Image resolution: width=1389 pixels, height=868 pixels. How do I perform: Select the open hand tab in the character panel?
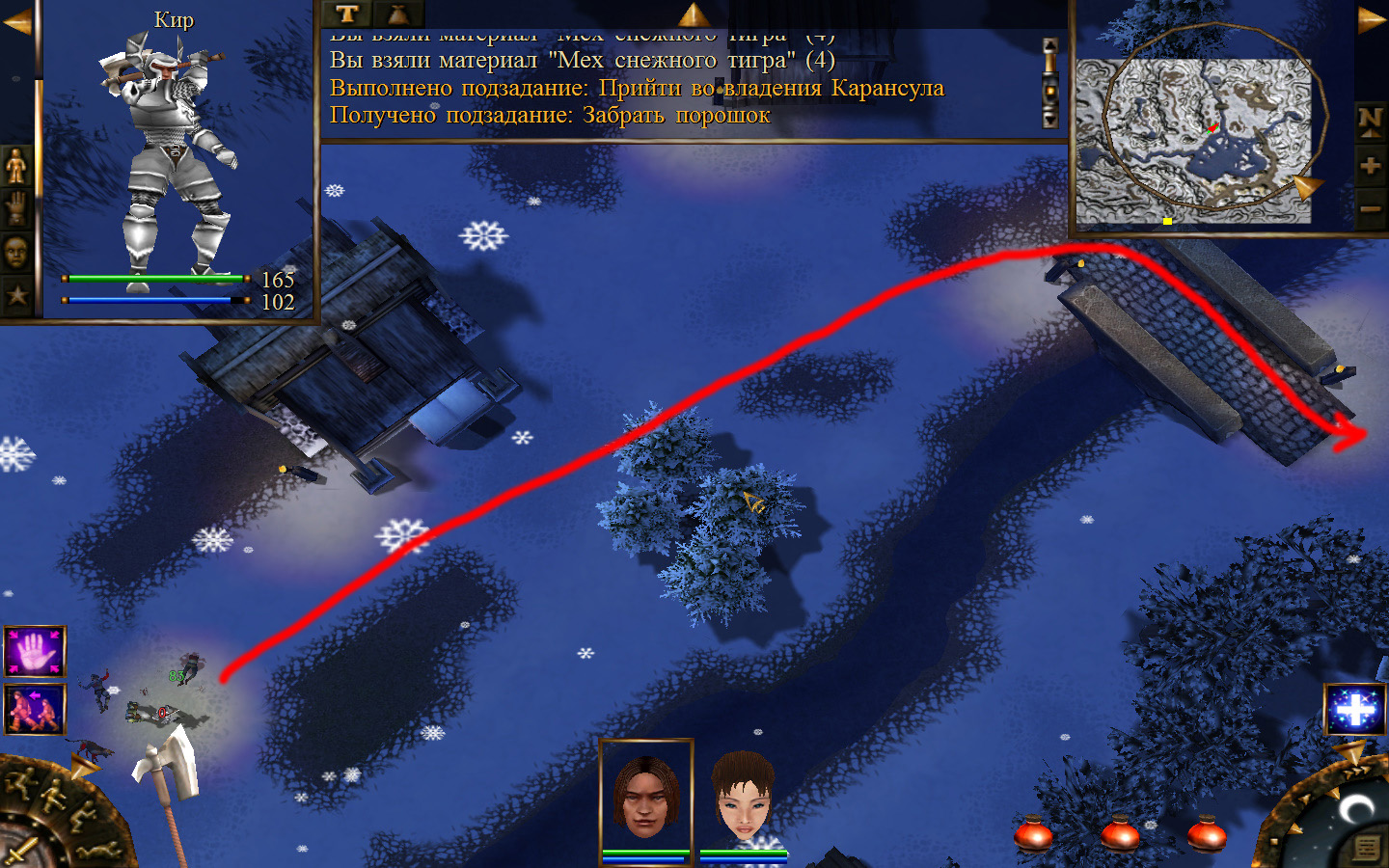click(x=16, y=209)
